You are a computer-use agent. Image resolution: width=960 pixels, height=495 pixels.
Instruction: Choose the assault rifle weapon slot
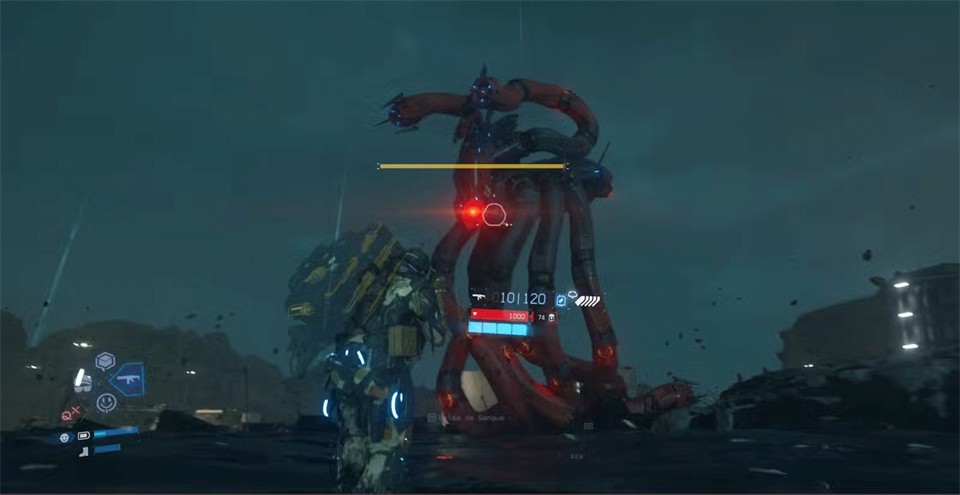point(127,379)
